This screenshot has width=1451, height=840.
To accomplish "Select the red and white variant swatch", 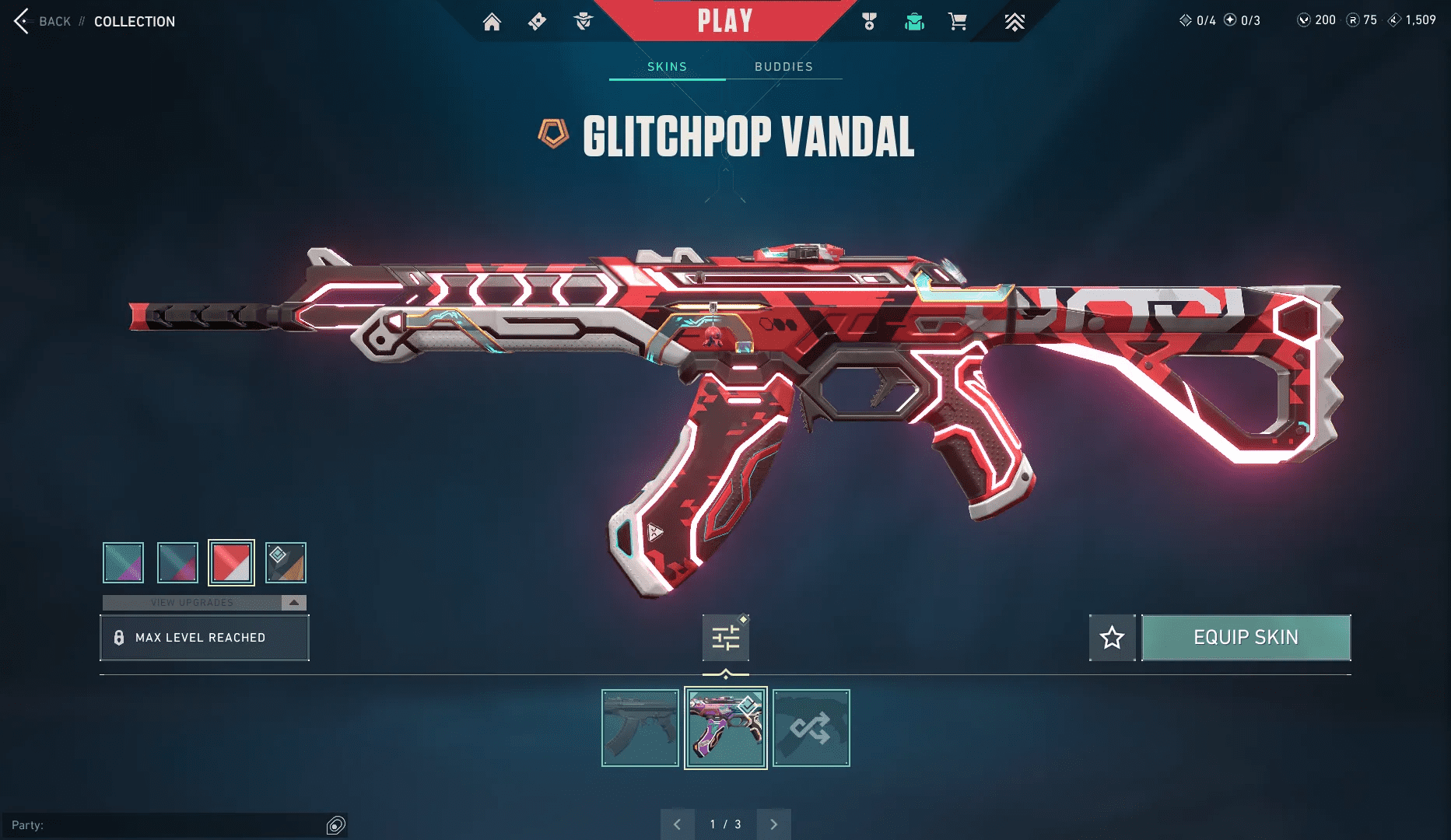I will [233, 562].
